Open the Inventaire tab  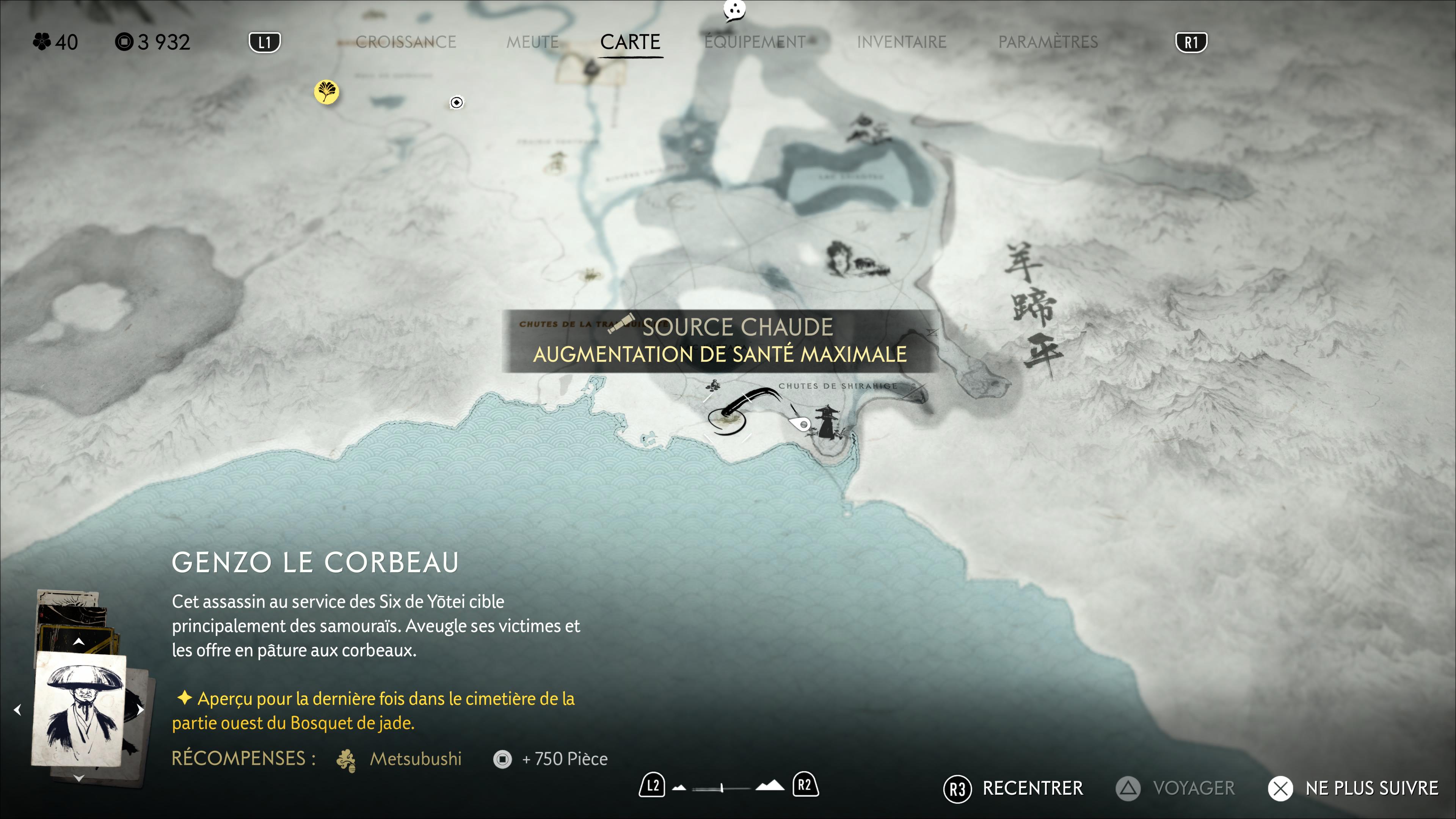click(902, 42)
